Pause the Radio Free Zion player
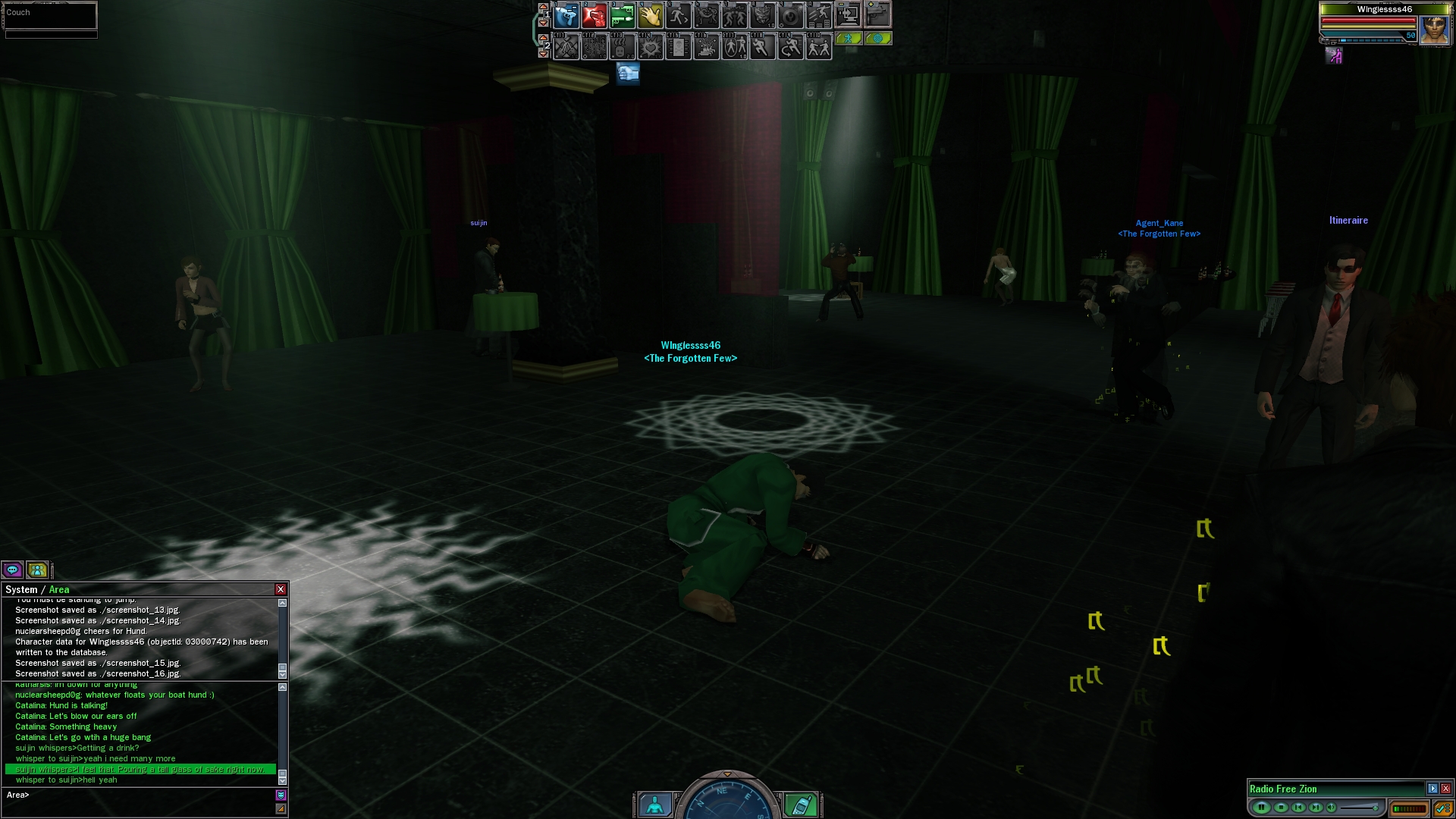Image resolution: width=1456 pixels, height=819 pixels. coord(1261,808)
